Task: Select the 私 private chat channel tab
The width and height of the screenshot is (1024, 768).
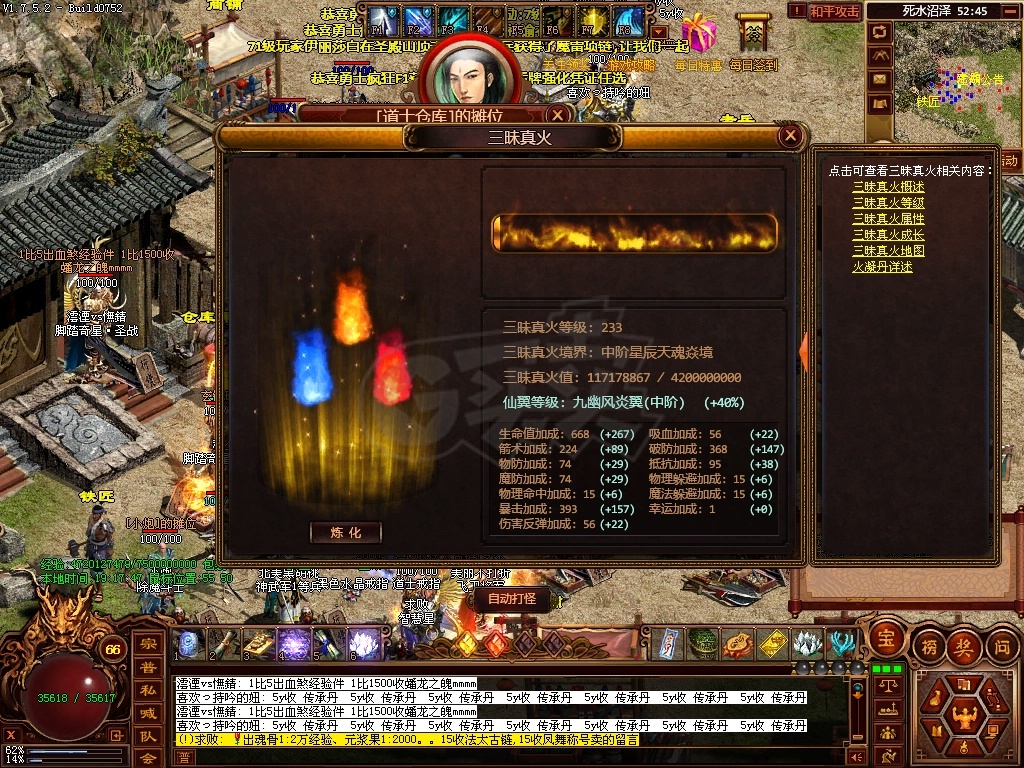Action: [147, 689]
